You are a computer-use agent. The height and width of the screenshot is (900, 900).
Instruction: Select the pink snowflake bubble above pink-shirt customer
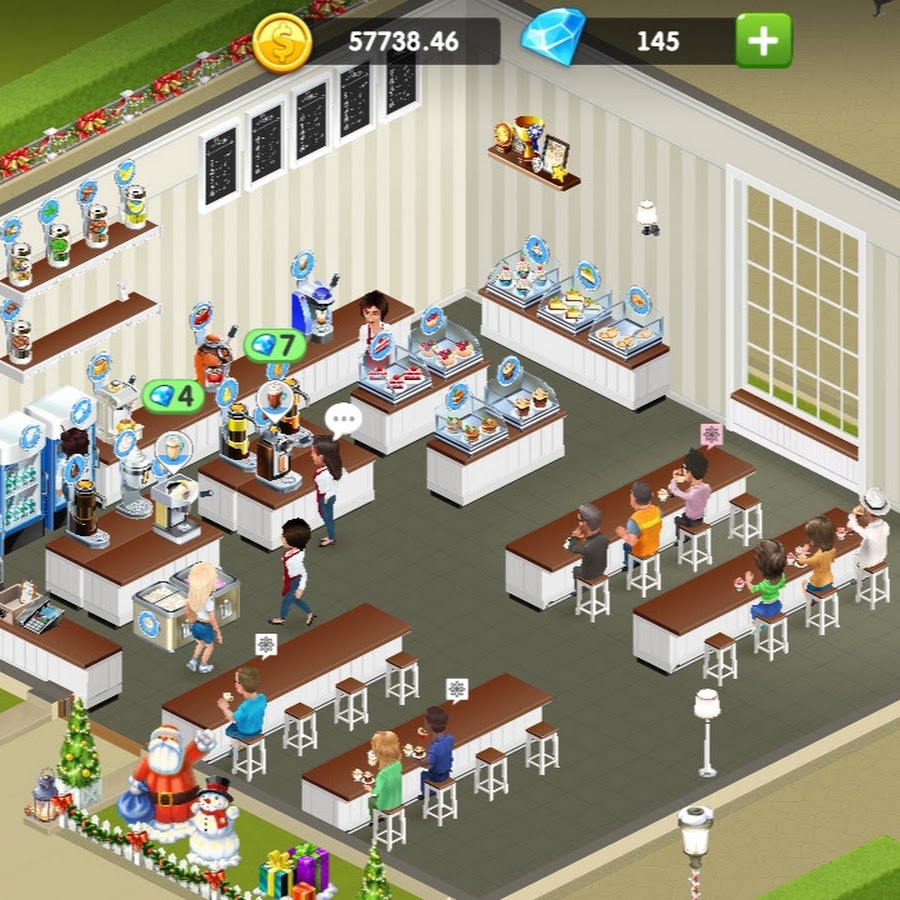(x=711, y=434)
